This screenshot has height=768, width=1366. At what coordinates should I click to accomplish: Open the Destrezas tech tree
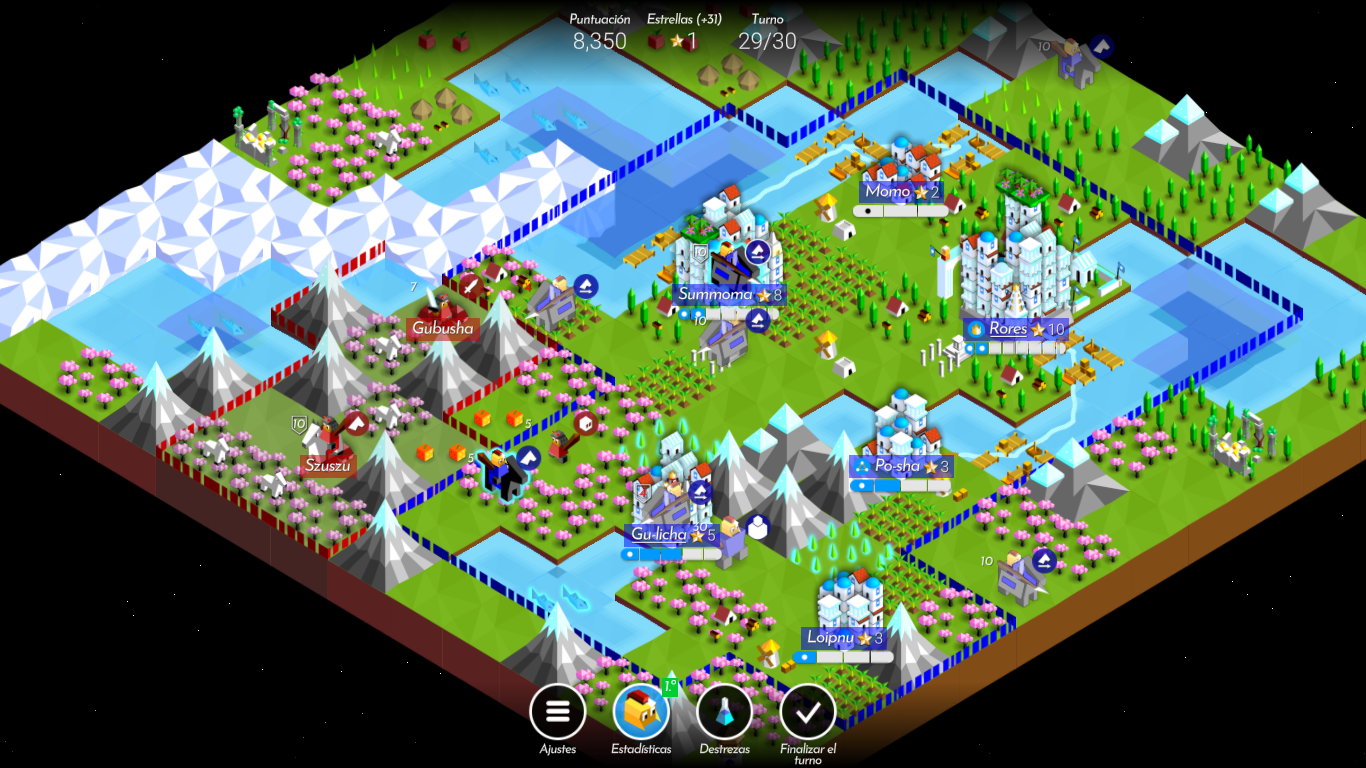coord(723,712)
